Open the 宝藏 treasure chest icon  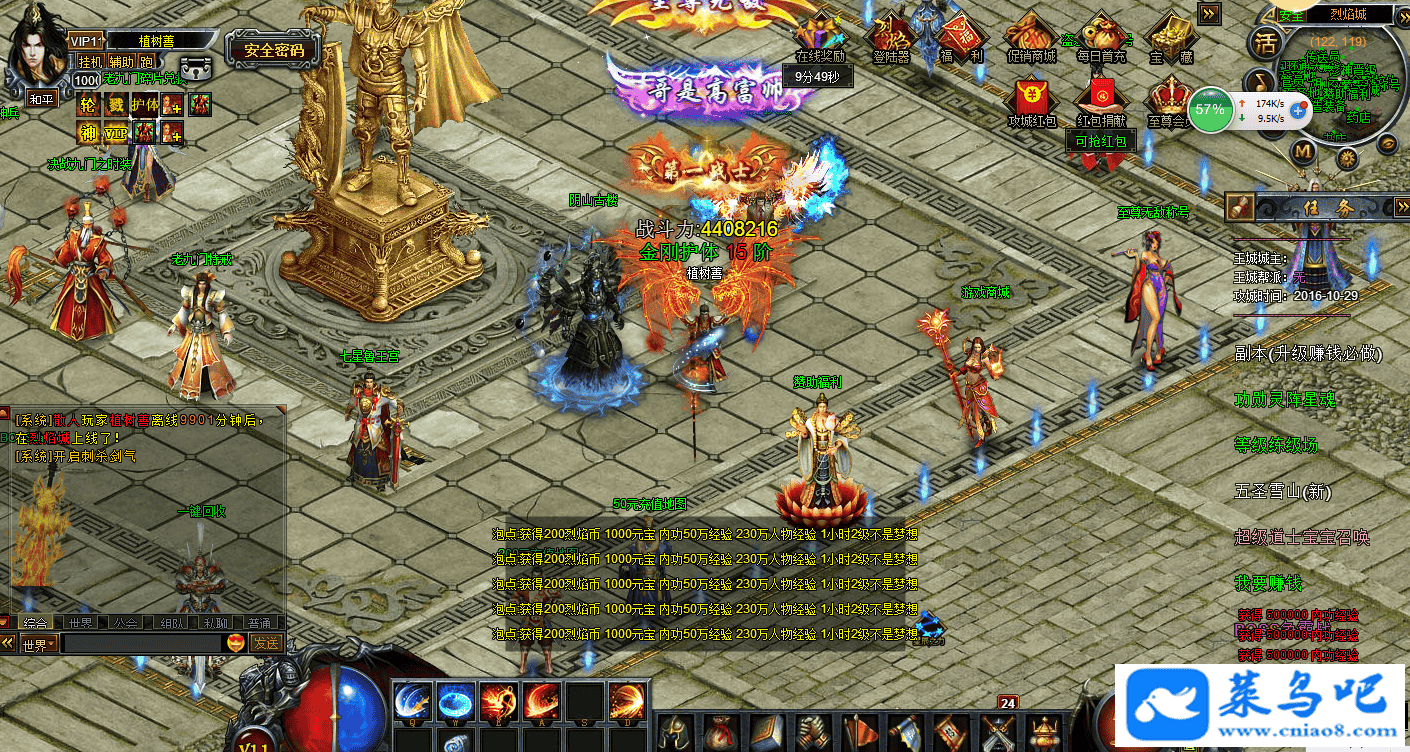click(x=1171, y=40)
